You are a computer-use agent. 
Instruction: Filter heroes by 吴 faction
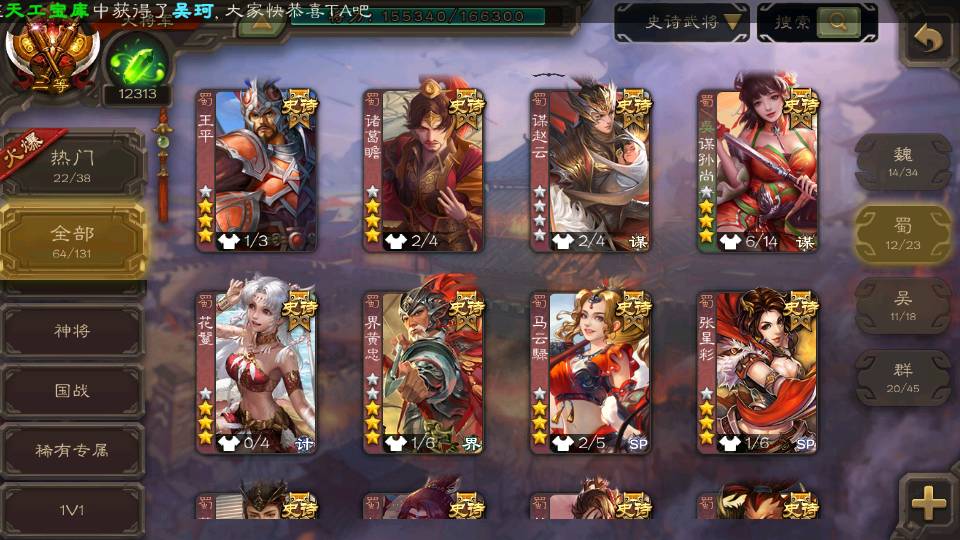click(903, 305)
